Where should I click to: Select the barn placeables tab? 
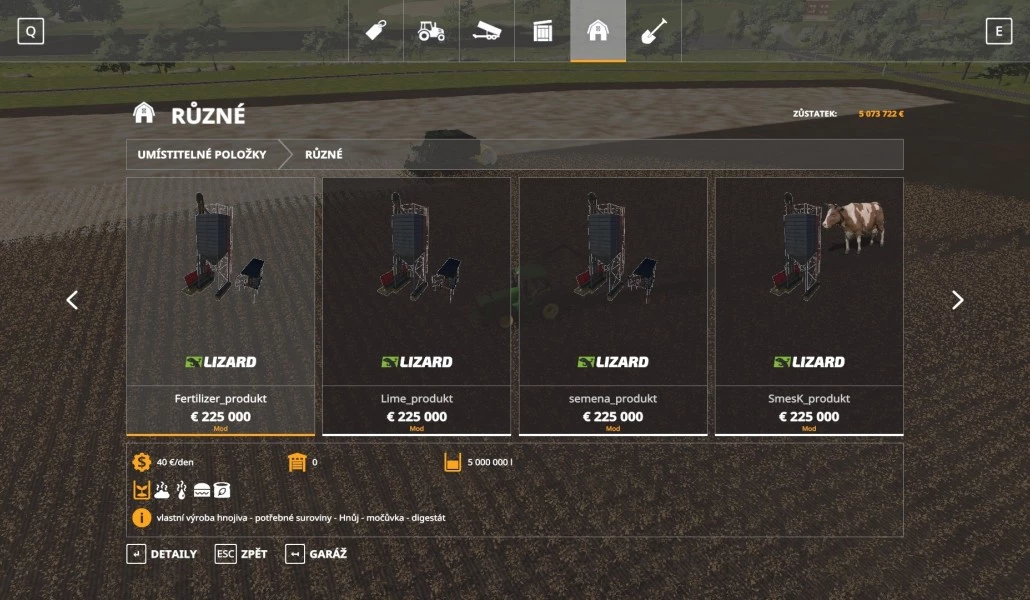tap(598, 31)
